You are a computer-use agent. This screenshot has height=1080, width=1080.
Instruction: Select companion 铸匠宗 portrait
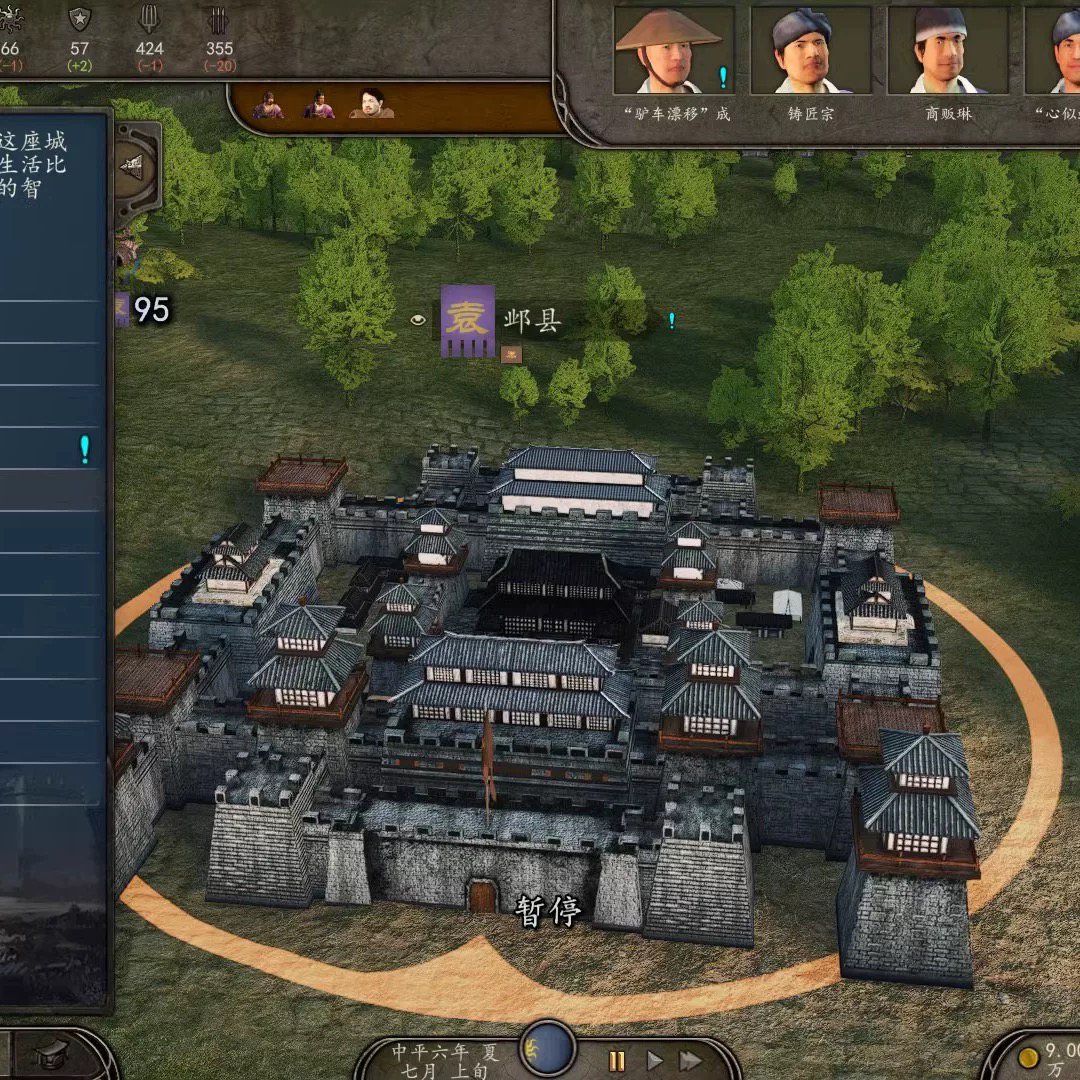point(809,50)
